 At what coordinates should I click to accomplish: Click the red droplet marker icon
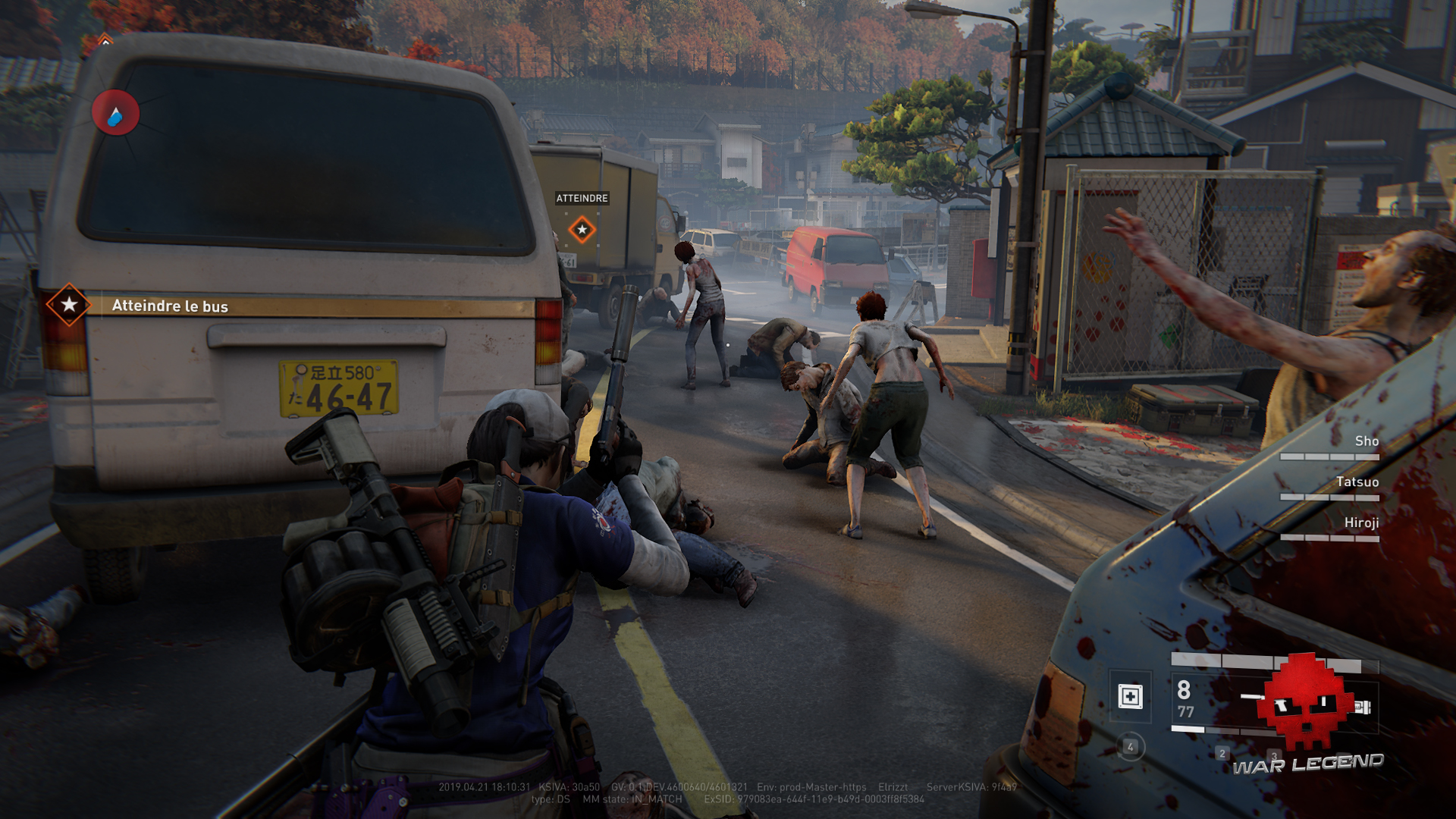tap(115, 113)
